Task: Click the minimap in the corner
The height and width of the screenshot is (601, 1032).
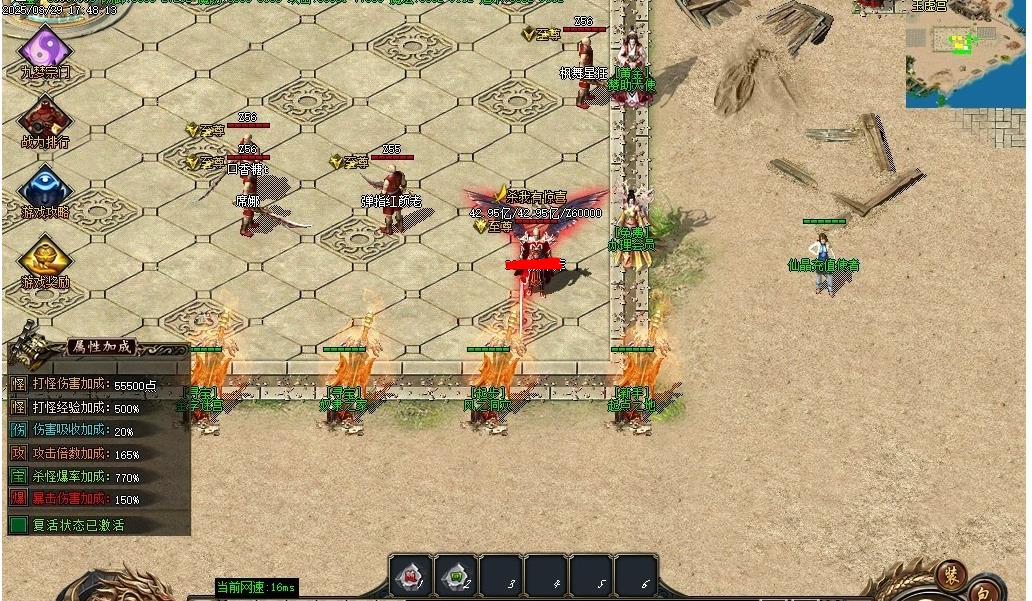Action: pos(964,55)
